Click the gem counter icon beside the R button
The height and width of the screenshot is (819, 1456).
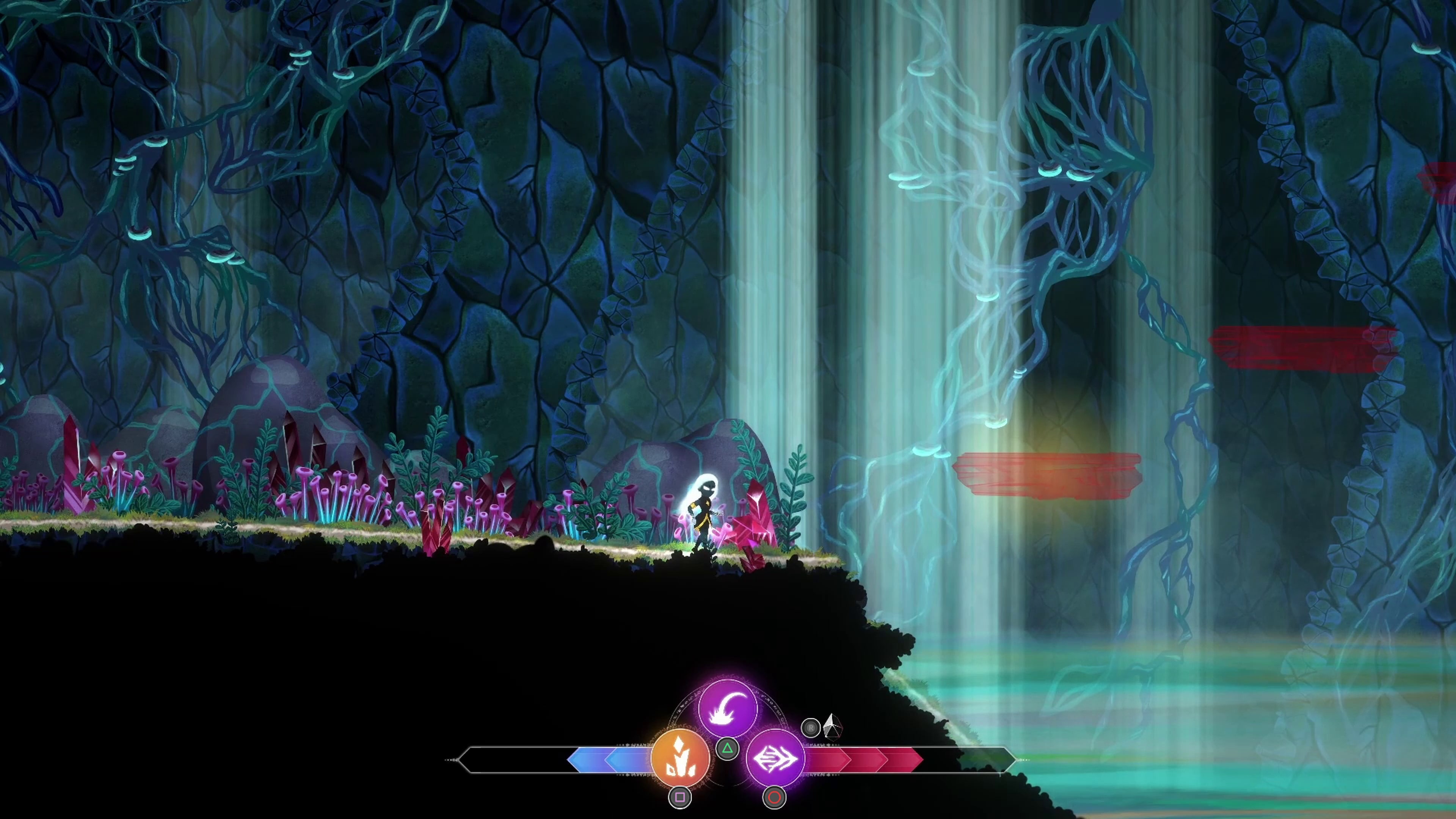coord(832,728)
